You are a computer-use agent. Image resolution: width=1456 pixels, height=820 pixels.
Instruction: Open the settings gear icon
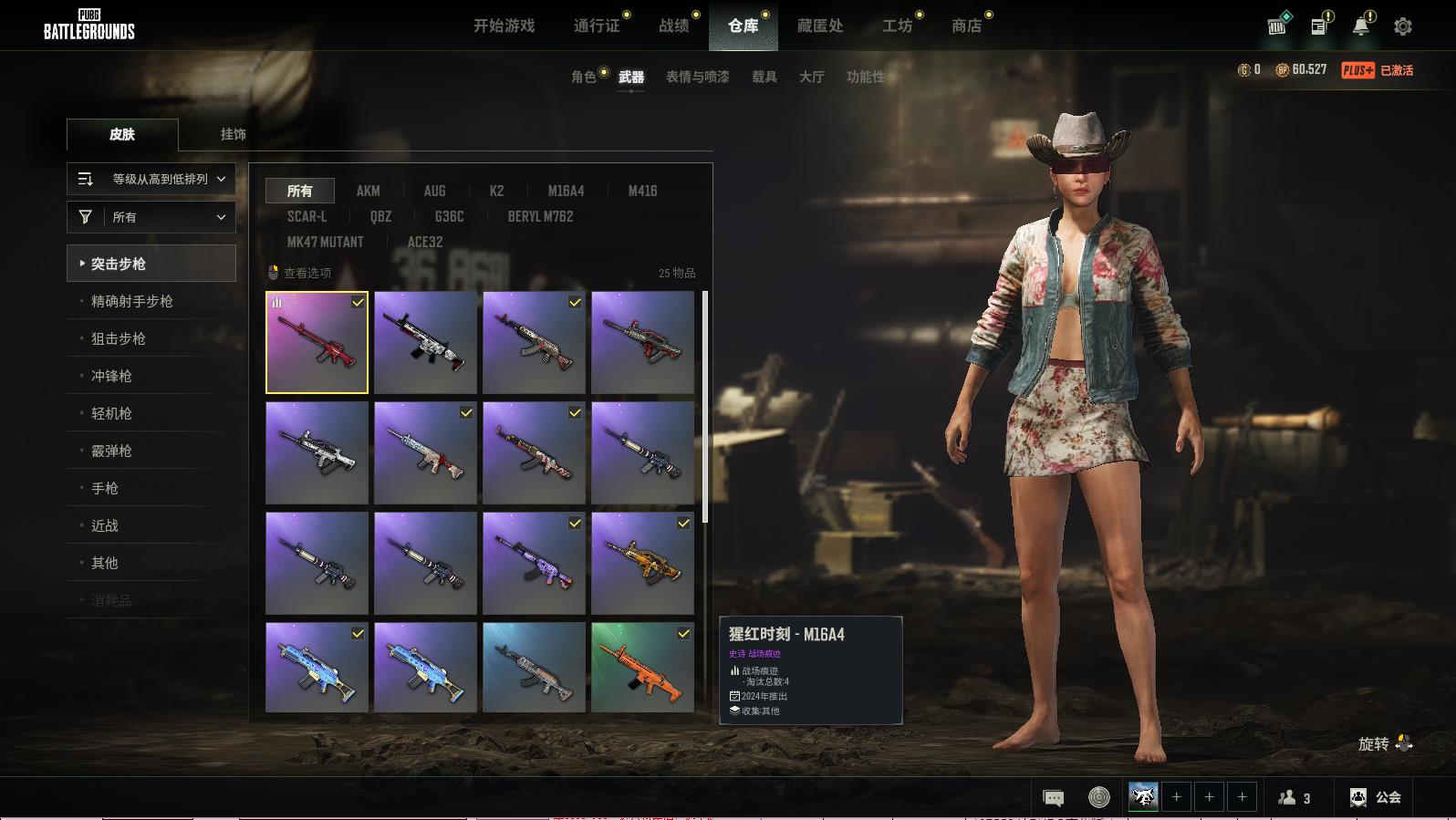click(x=1403, y=26)
